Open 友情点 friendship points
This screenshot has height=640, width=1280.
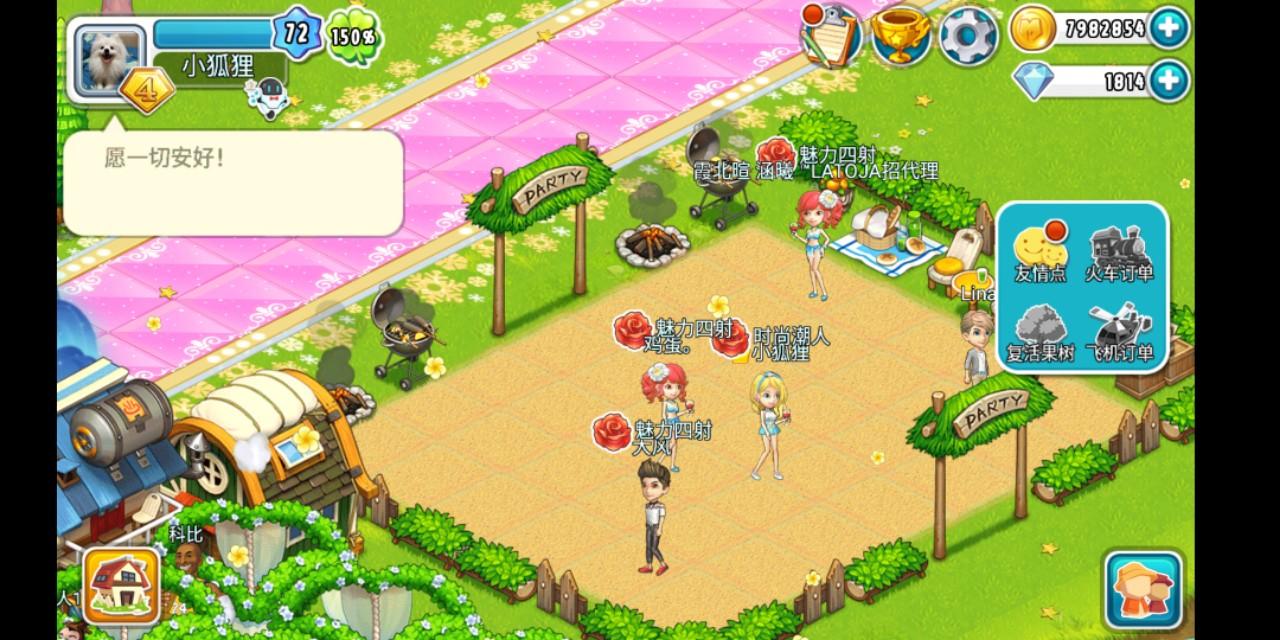[1040, 252]
